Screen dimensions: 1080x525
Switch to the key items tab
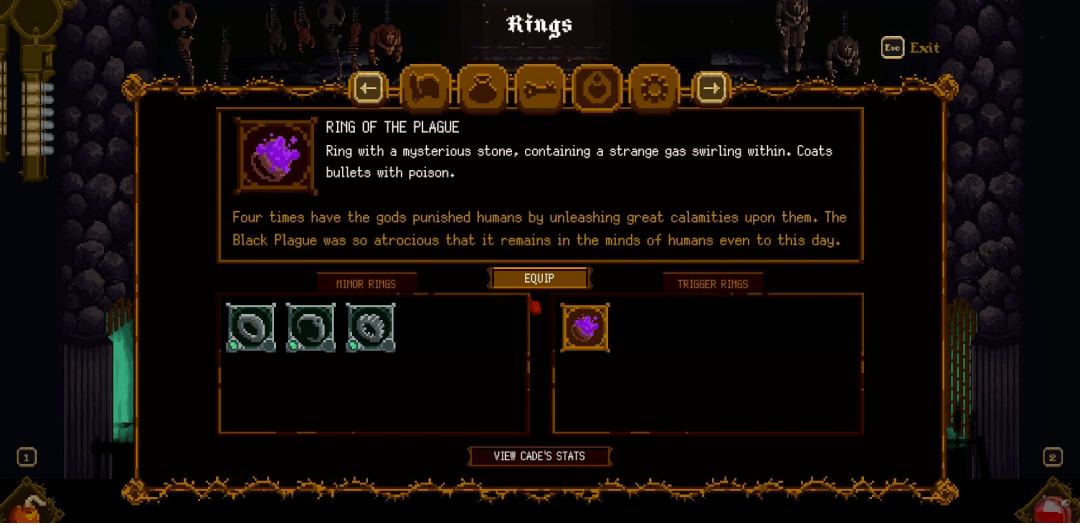tap(540, 89)
